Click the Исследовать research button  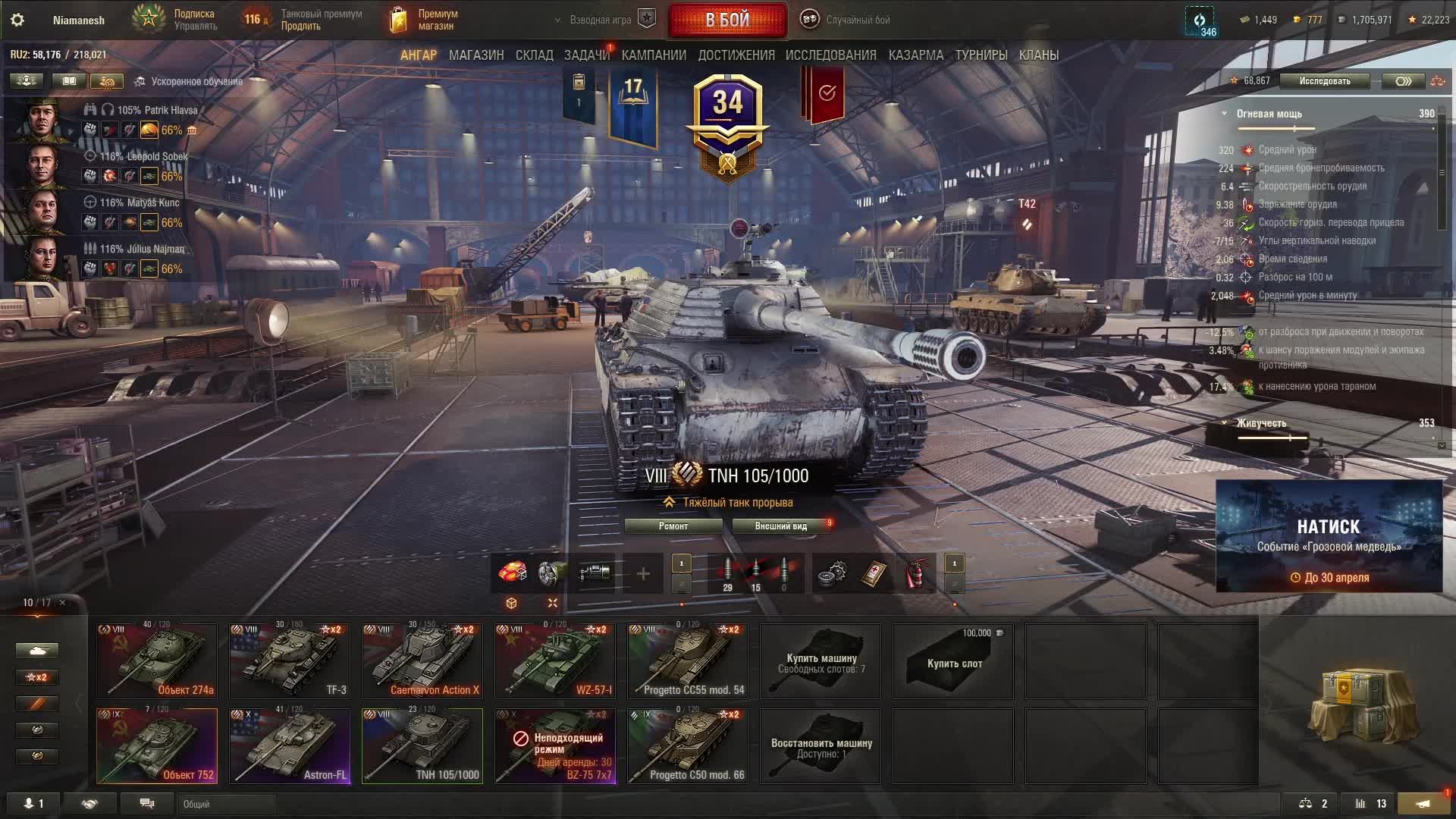coord(1324,81)
